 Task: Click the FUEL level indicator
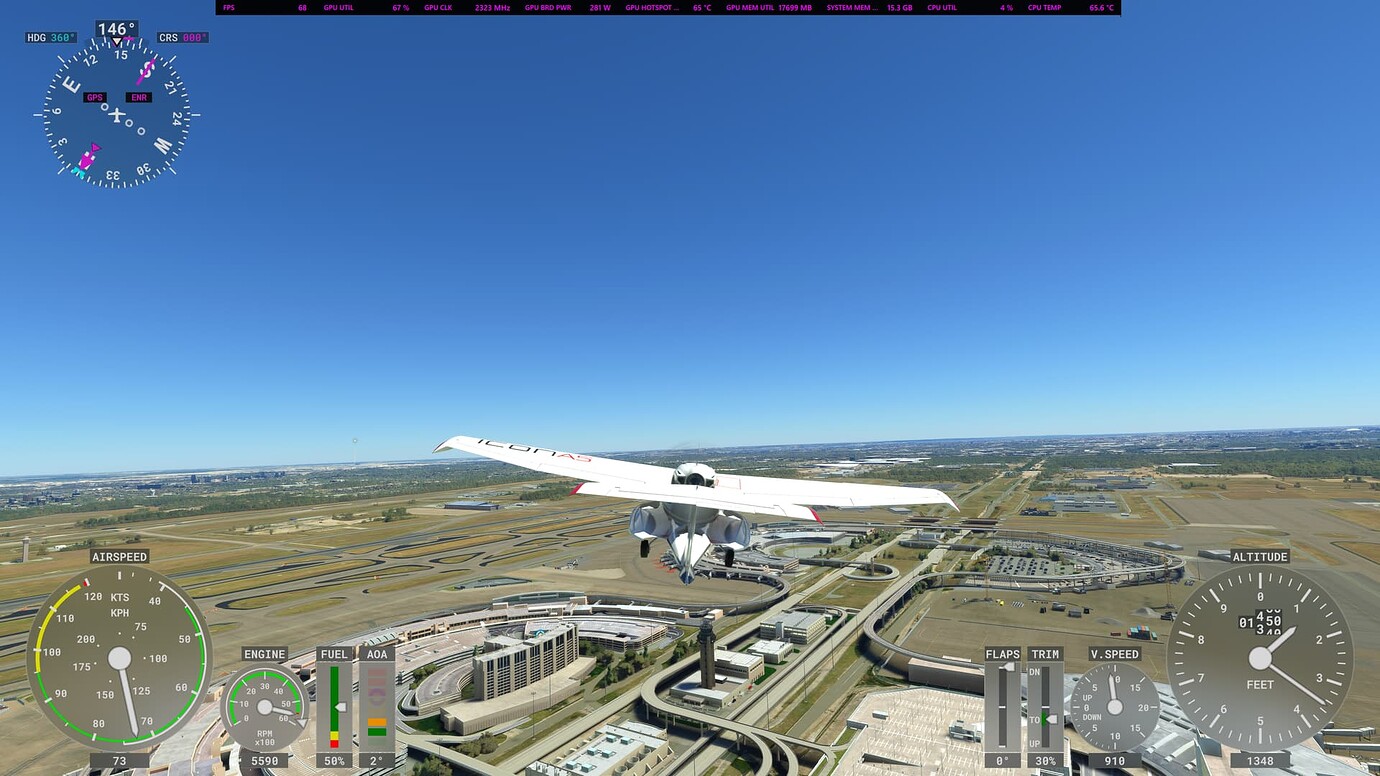pos(336,705)
